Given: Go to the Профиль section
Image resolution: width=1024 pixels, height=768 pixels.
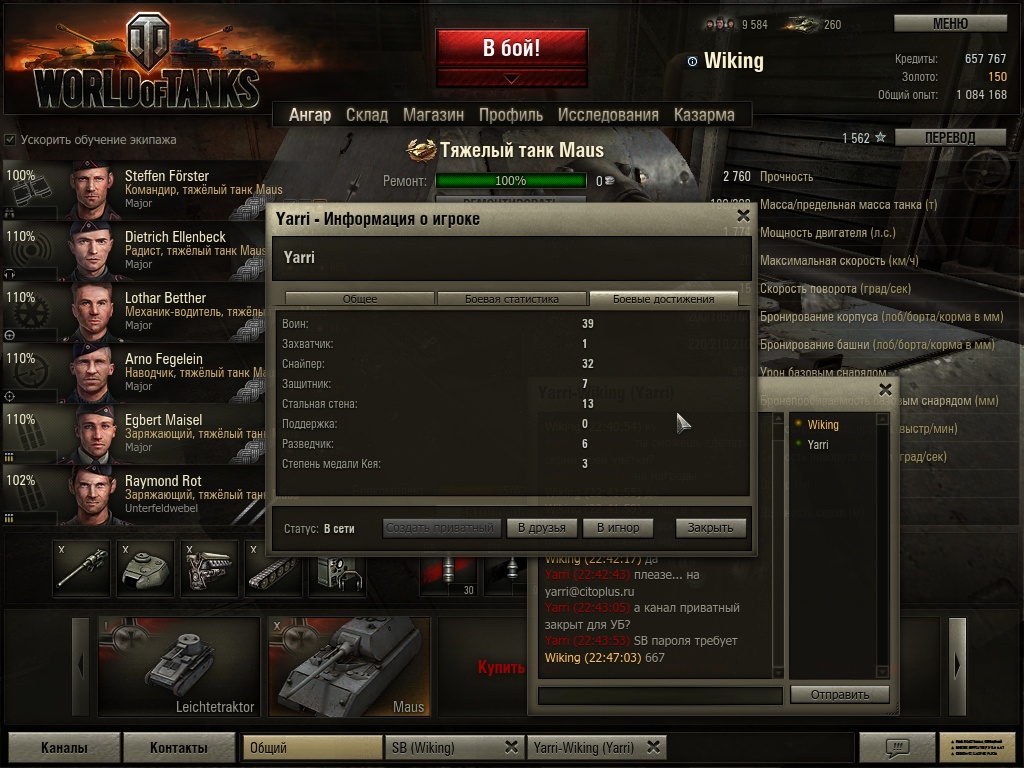Looking at the screenshot, I should click(510, 115).
